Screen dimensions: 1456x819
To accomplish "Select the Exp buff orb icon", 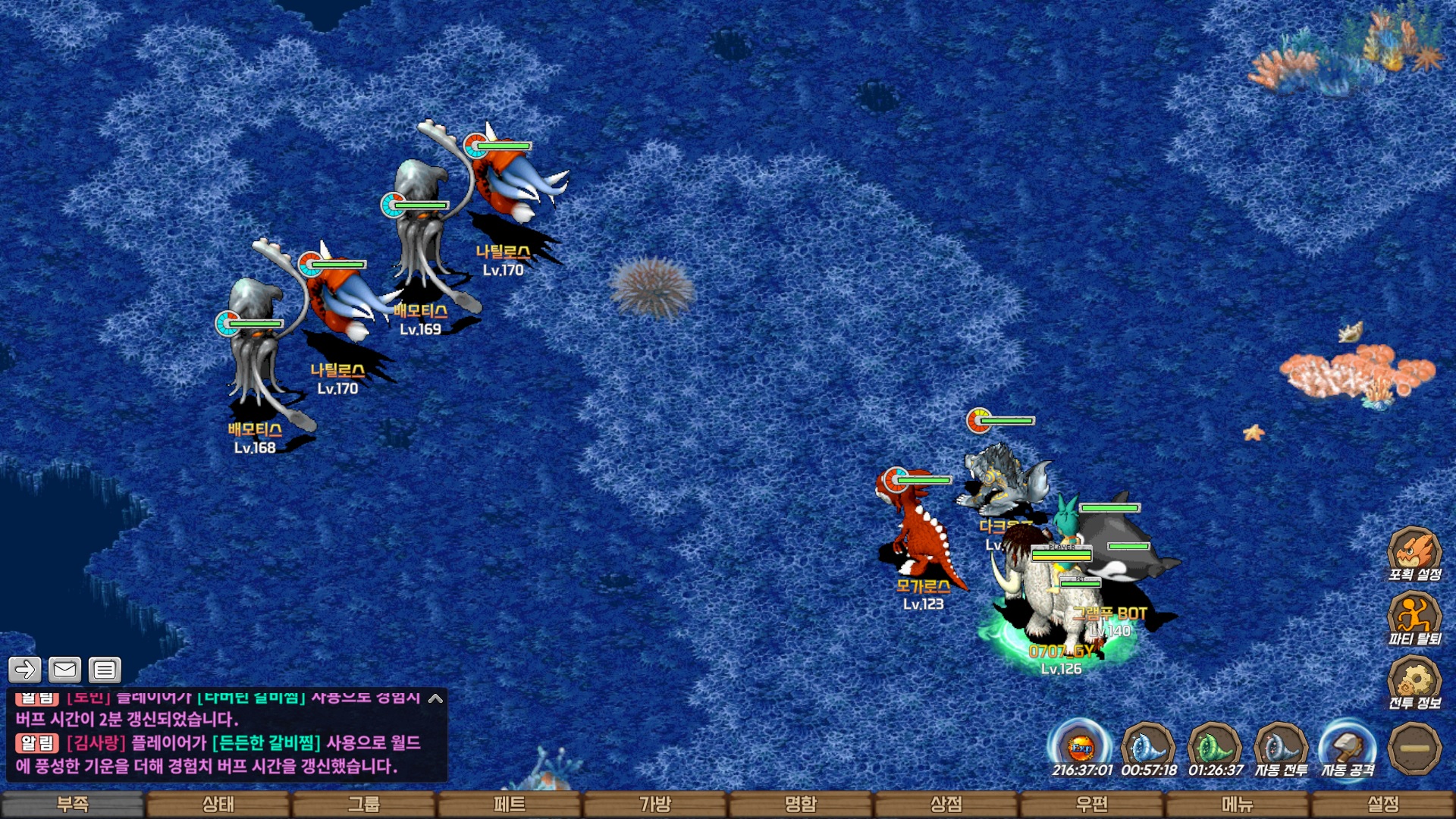I will [1081, 748].
